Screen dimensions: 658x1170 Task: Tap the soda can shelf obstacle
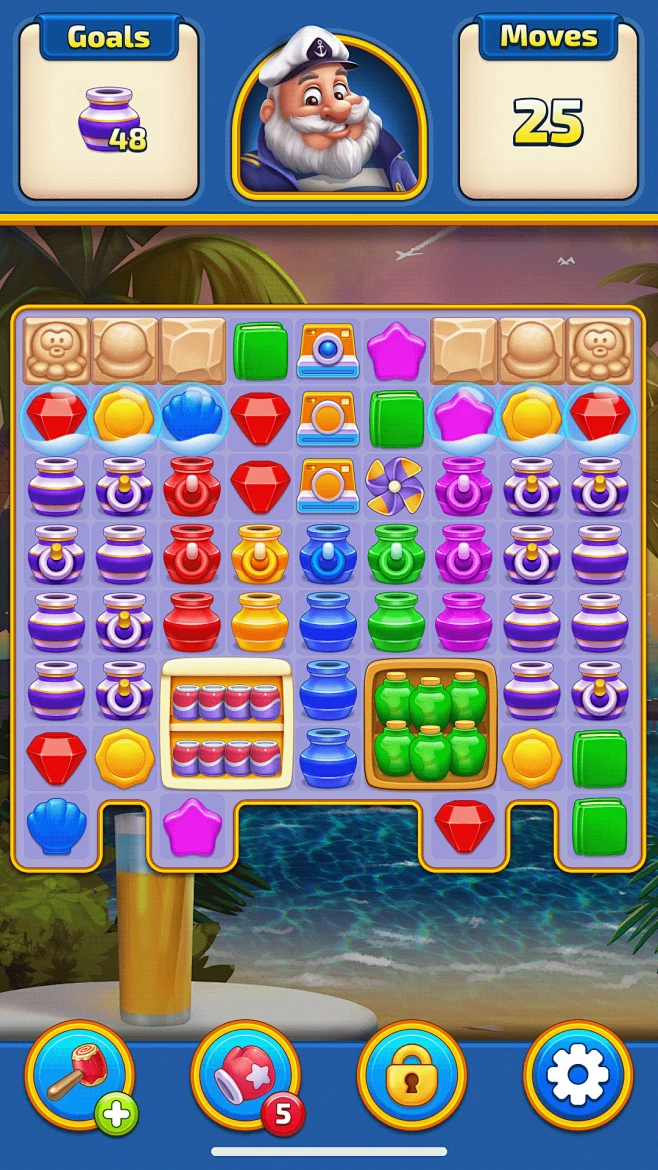226,720
